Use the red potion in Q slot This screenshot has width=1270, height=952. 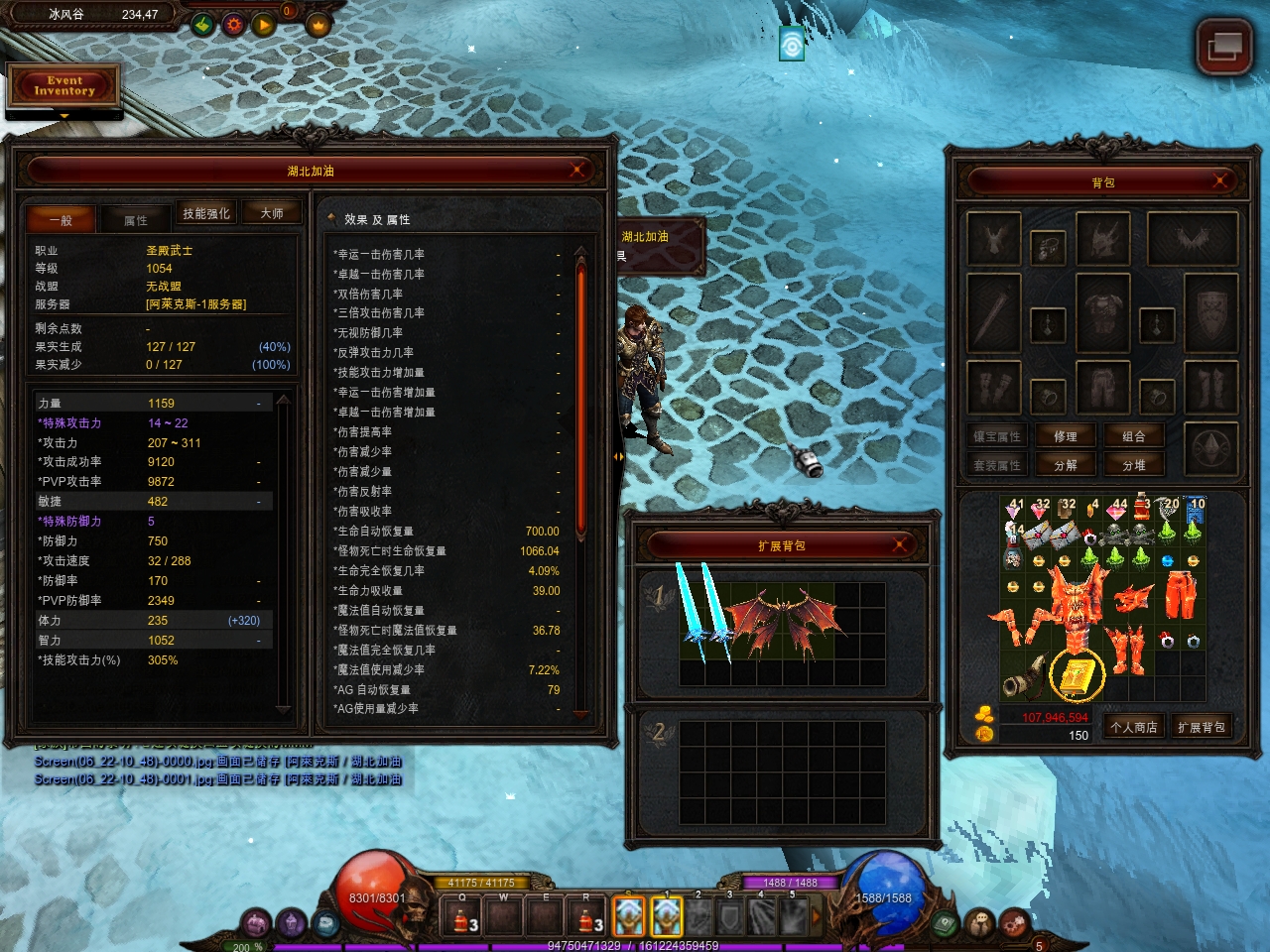(x=461, y=917)
